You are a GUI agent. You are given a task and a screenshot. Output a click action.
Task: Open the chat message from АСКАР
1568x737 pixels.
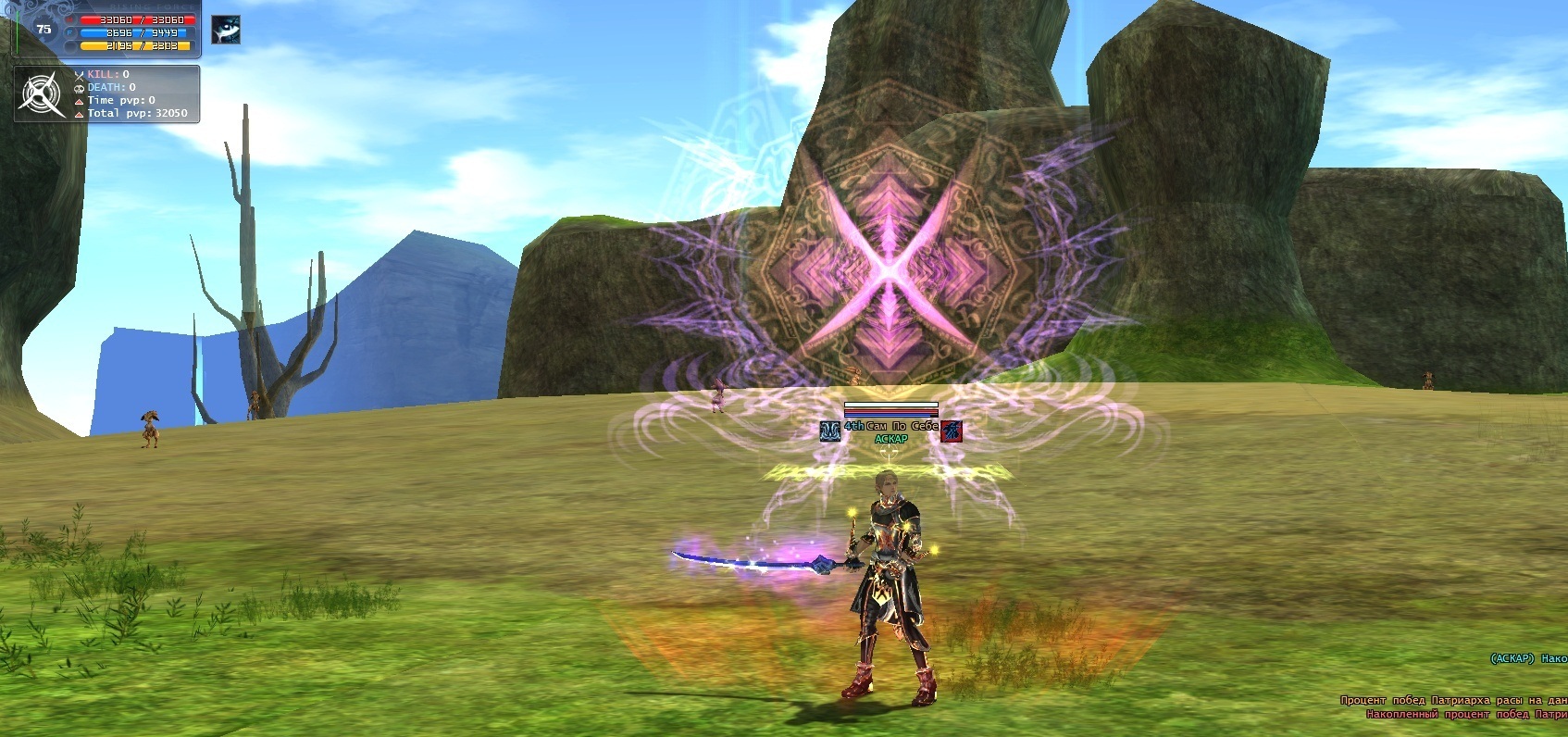tap(1527, 658)
